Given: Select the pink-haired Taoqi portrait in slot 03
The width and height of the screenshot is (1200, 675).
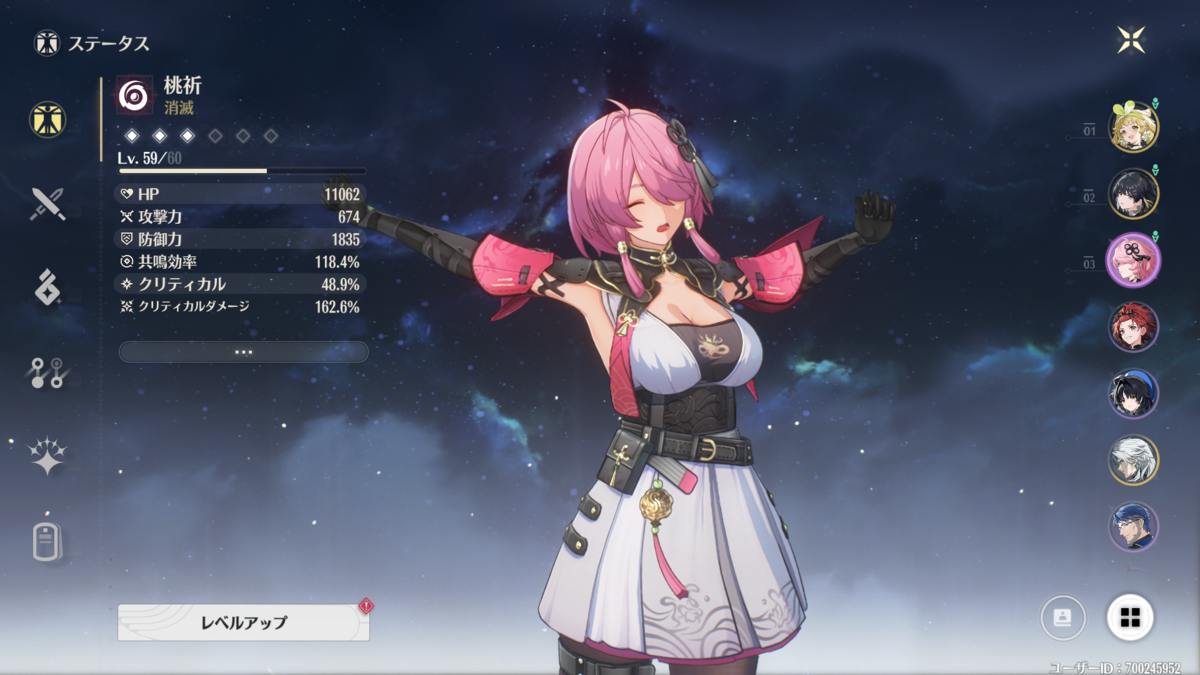Looking at the screenshot, I should click(x=1133, y=260).
